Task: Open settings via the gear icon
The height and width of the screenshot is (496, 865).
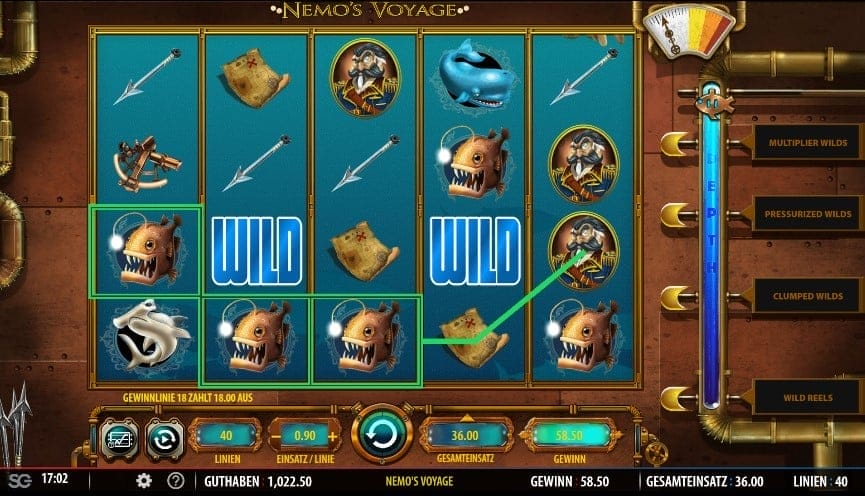Action: tap(144, 481)
